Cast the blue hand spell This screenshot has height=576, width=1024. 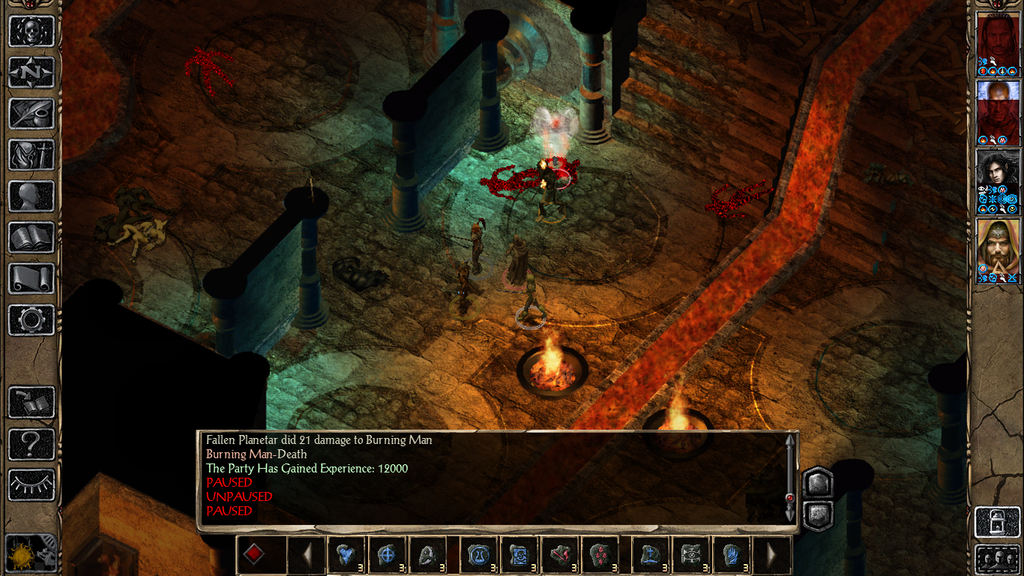click(x=731, y=555)
